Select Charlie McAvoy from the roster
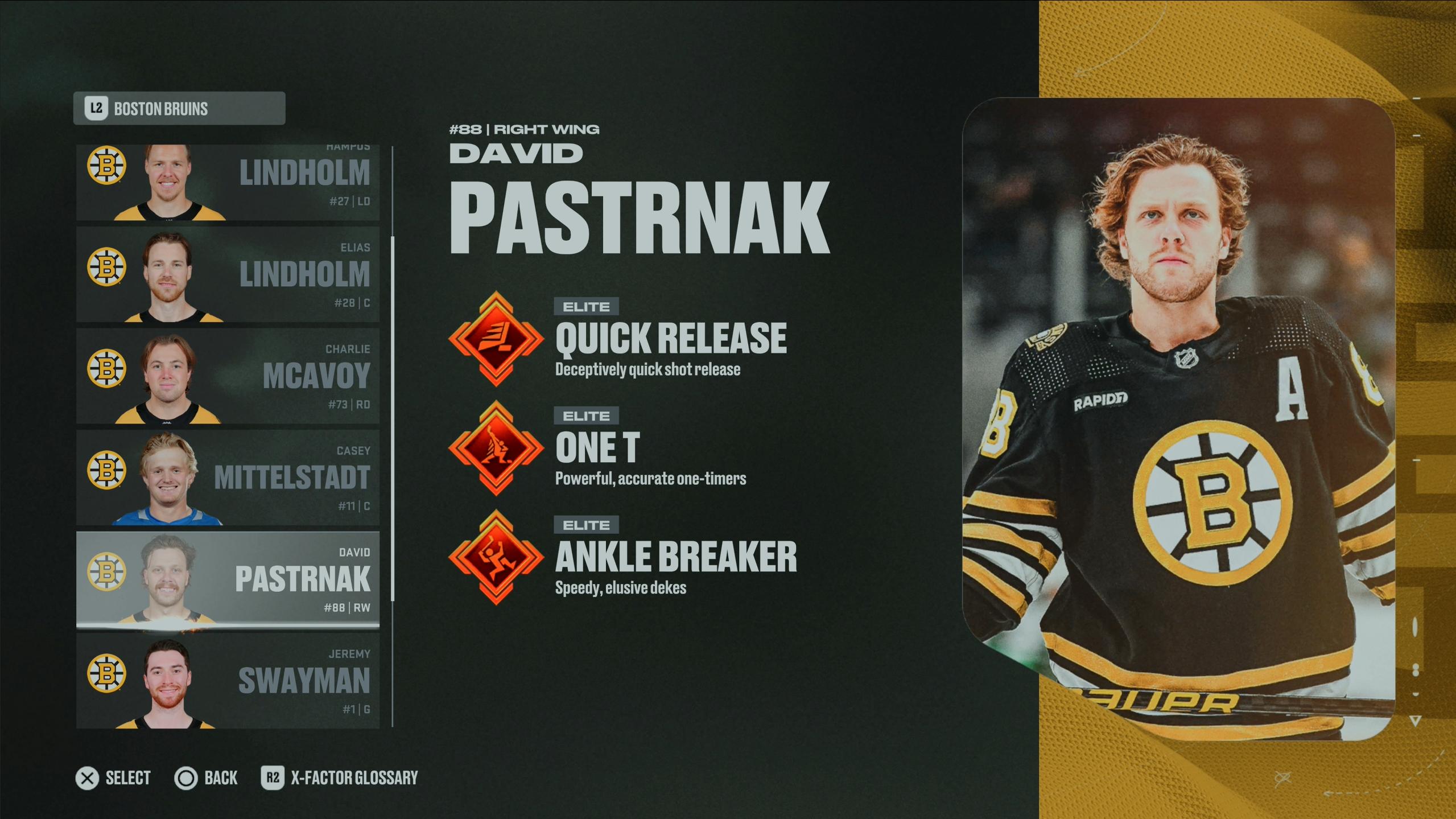 [228, 376]
